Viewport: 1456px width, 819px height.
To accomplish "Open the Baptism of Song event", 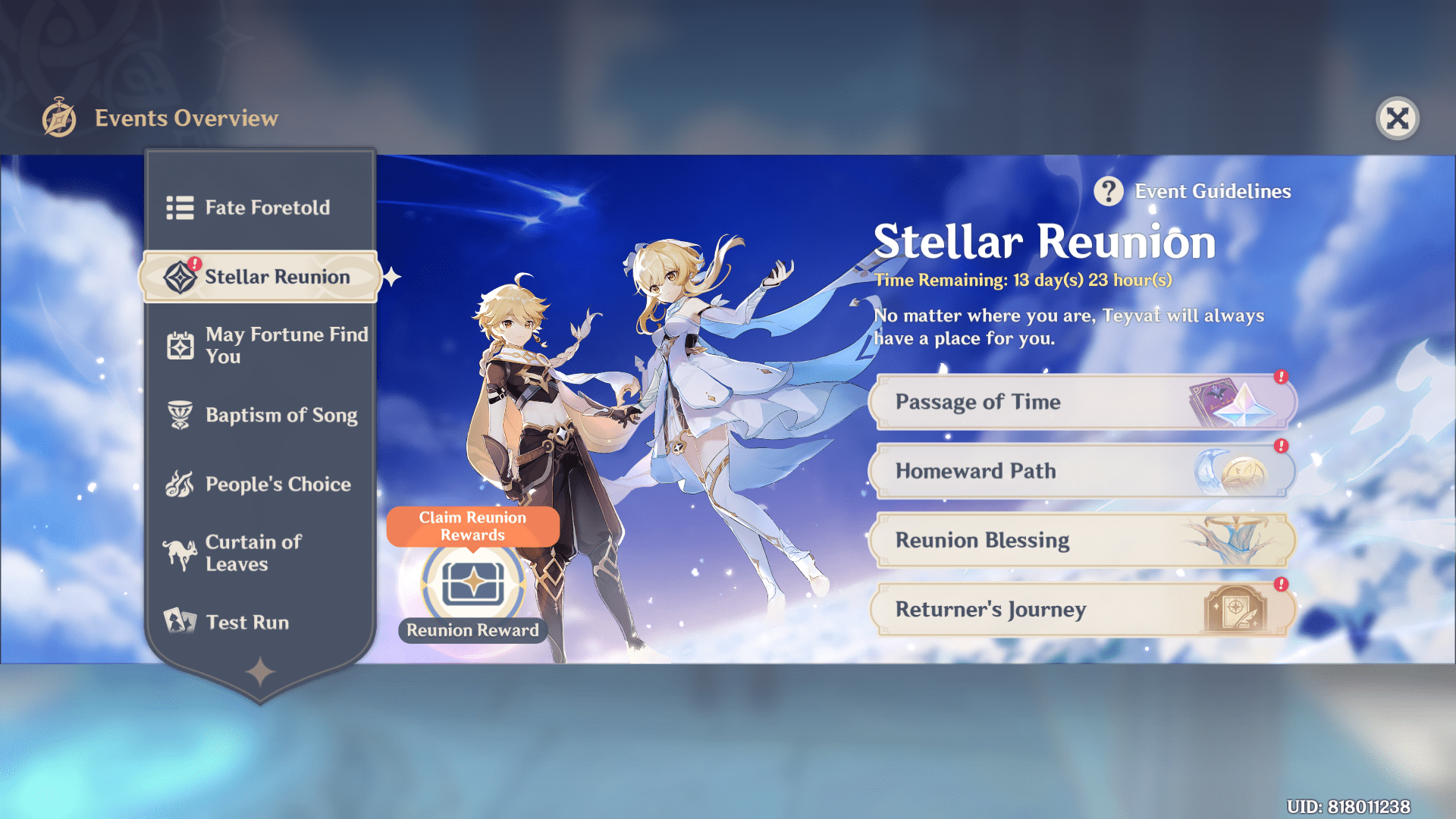I will click(260, 415).
